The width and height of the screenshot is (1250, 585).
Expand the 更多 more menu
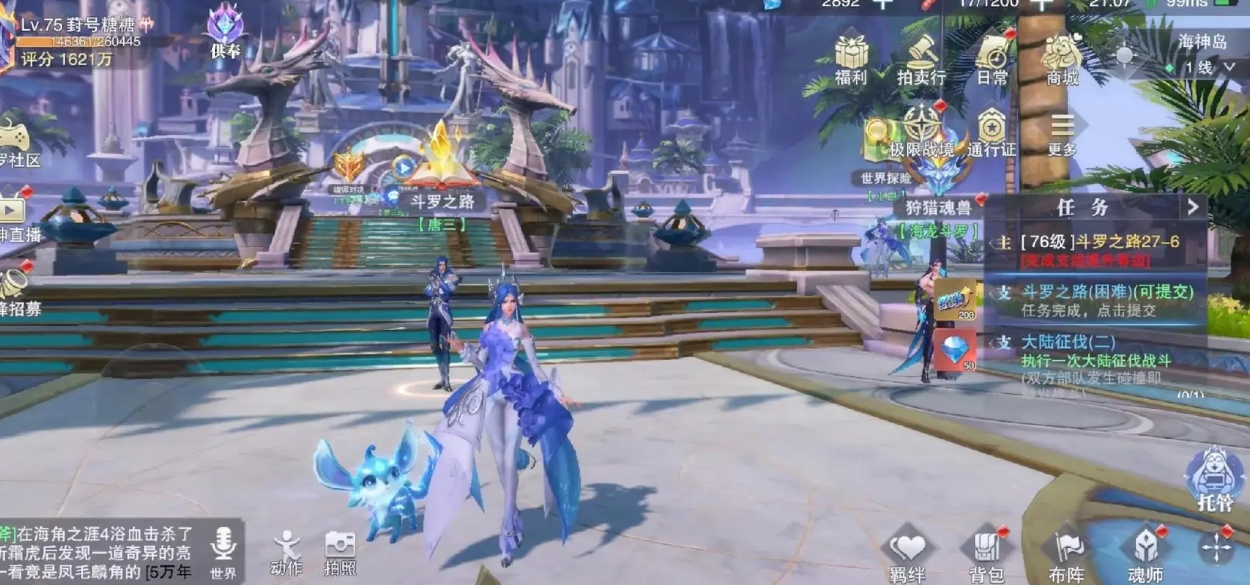click(1062, 130)
